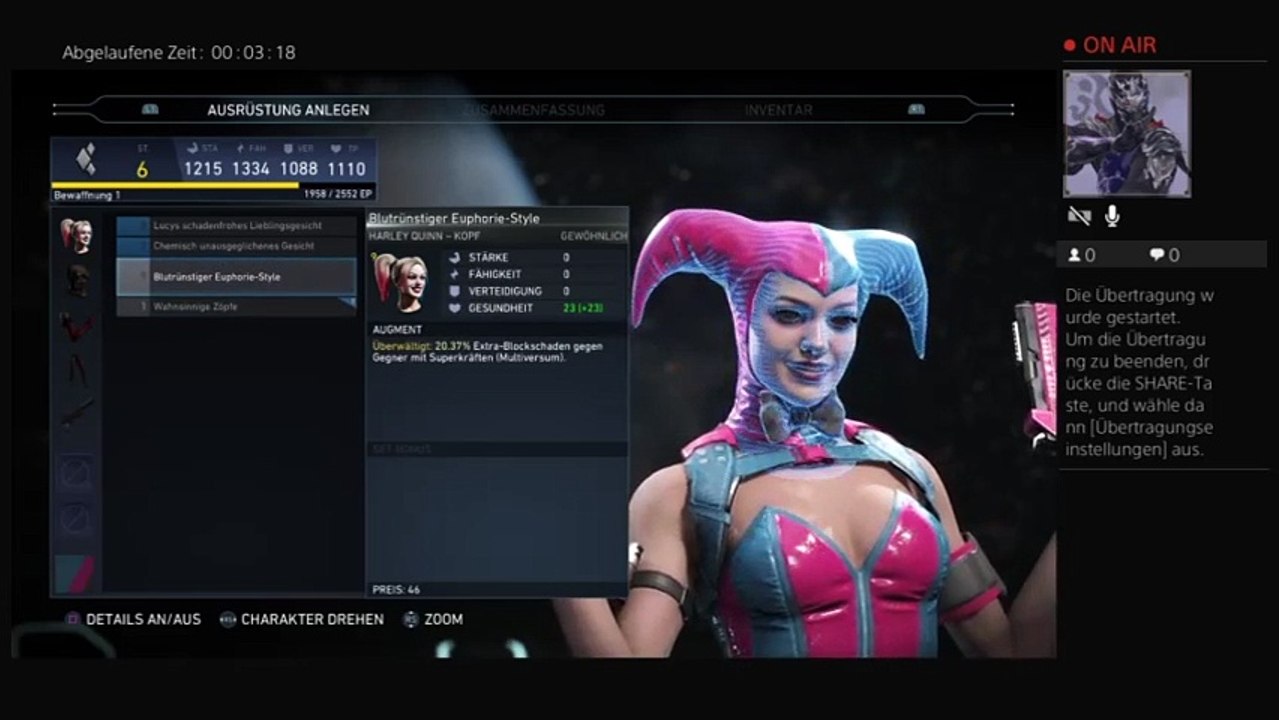The width and height of the screenshot is (1279, 720).
Task: Open the red arms gear slot
Action: click(x=76, y=326)
